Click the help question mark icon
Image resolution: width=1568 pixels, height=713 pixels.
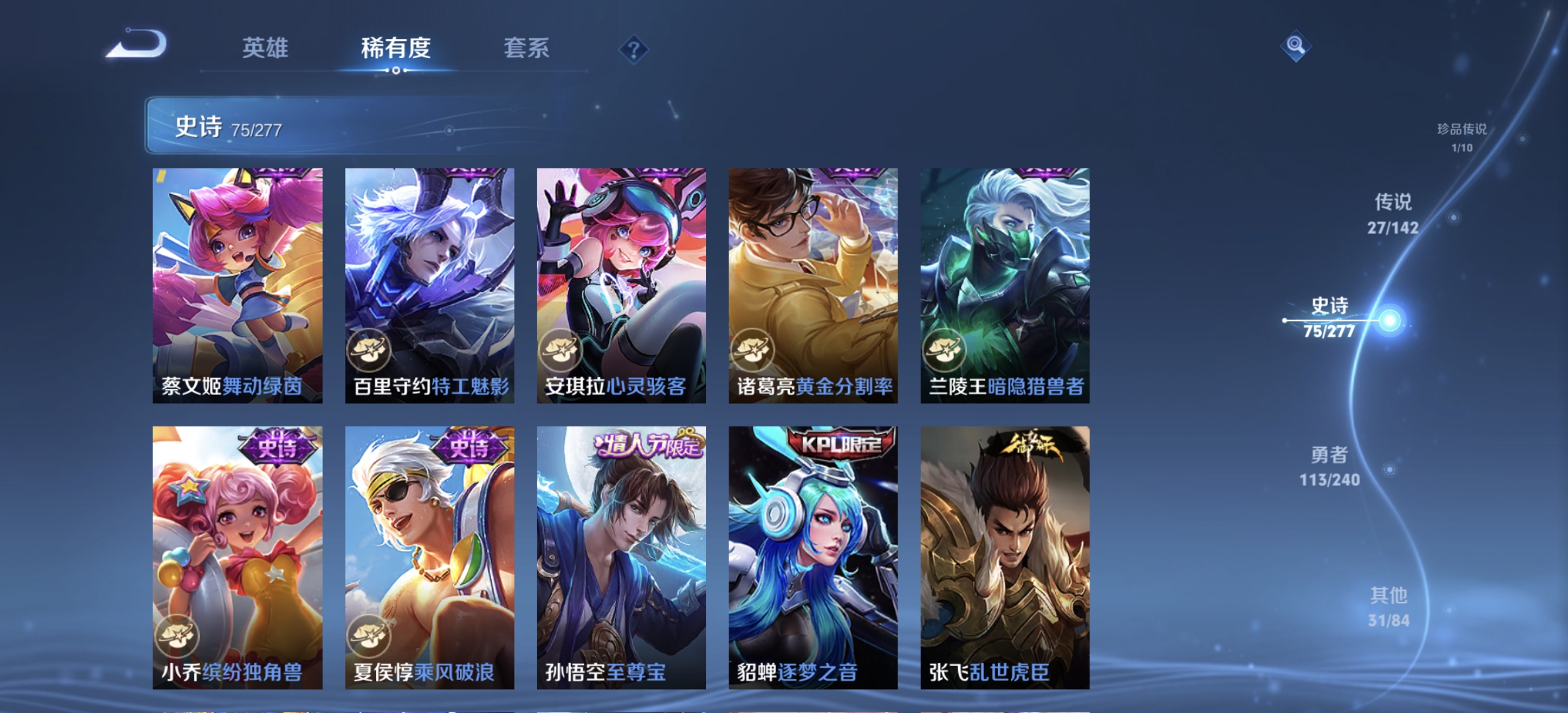click(632, 50)
